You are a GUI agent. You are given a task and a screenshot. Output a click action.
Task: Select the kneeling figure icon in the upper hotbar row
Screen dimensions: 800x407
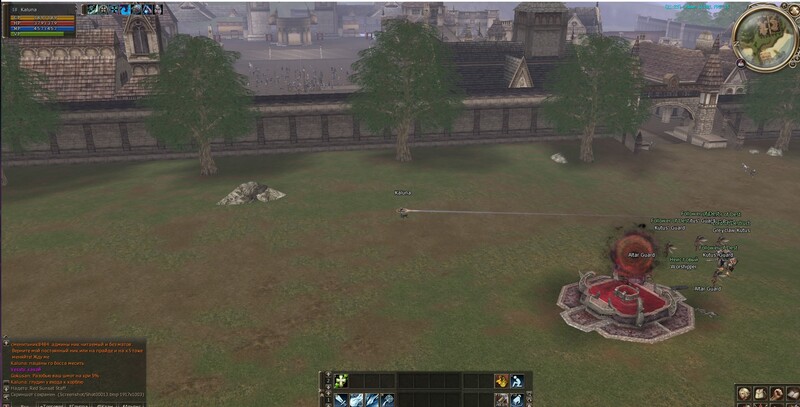[517, 381]
